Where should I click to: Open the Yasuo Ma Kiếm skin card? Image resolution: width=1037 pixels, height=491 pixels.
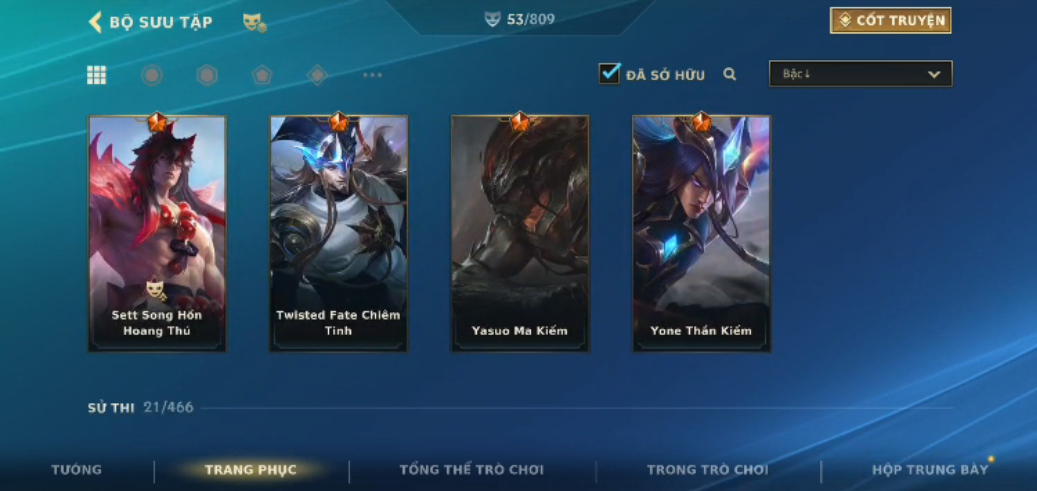[520, 233]
